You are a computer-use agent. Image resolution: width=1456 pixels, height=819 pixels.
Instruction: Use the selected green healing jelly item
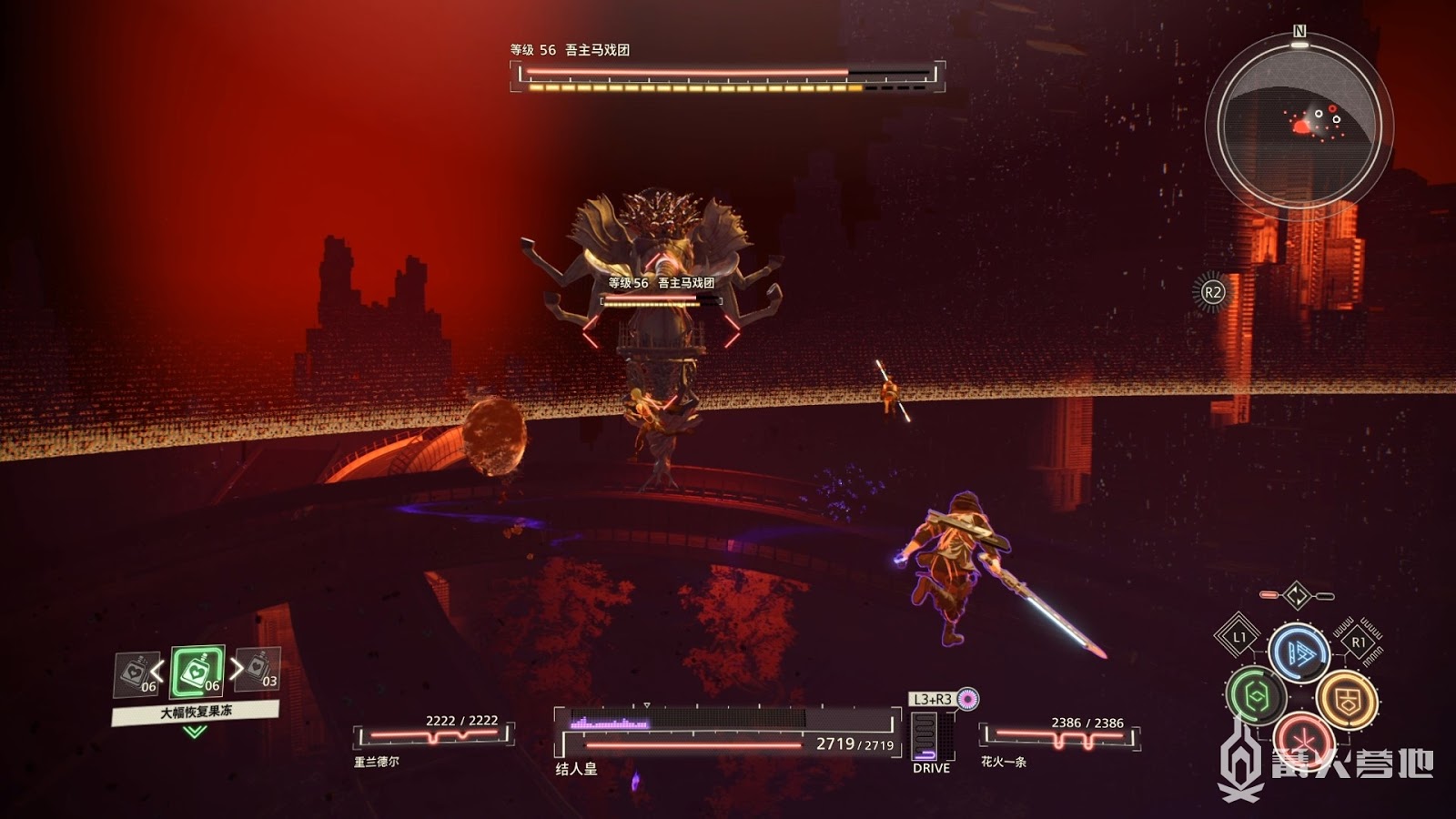[197, 672]
